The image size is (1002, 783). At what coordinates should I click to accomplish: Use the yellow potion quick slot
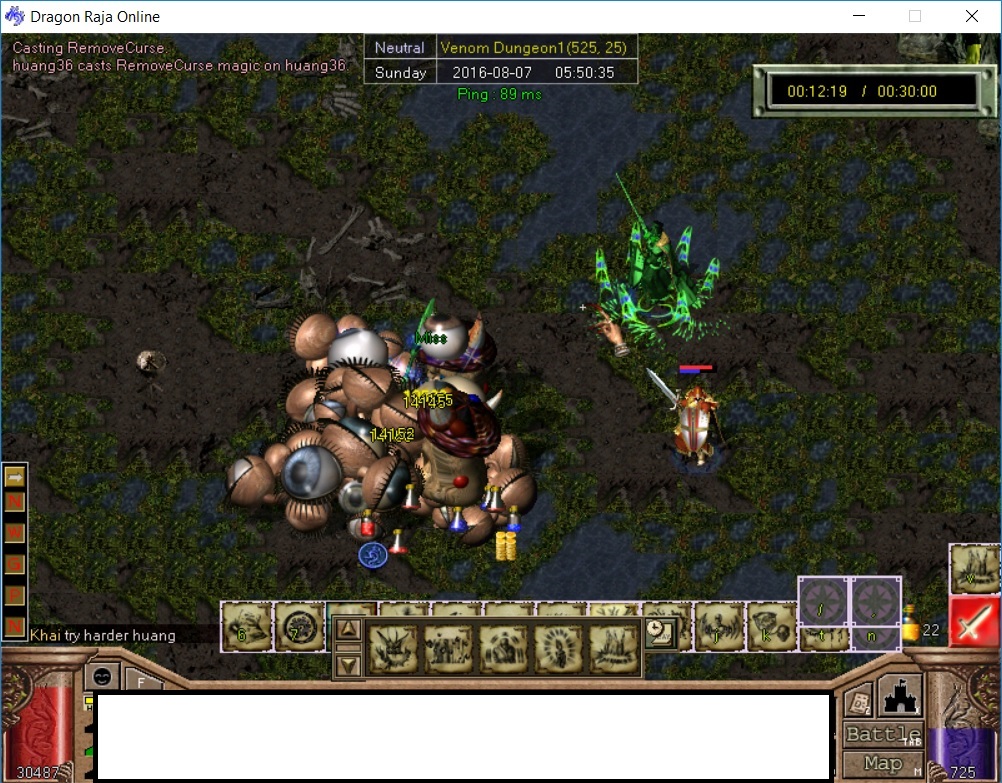pyautogui.click(x=910, y=627)
